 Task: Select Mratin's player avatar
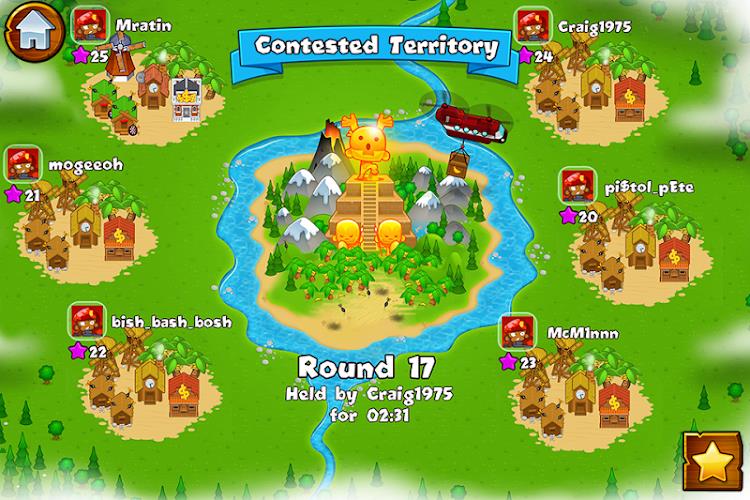tap(90, 27)
